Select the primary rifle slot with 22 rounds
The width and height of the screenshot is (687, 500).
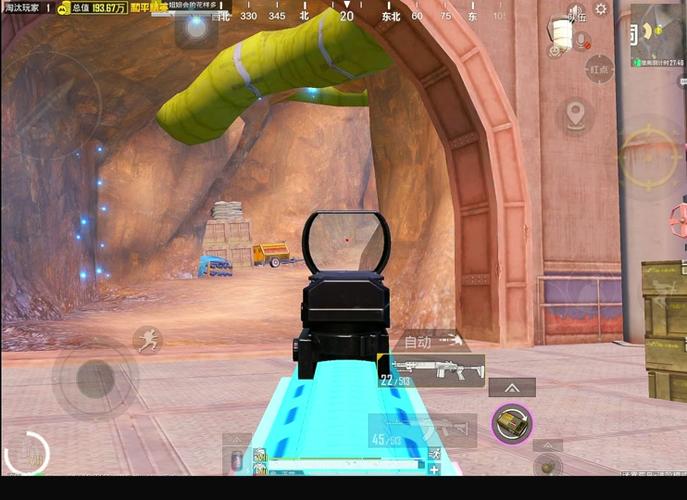(430, 370)
